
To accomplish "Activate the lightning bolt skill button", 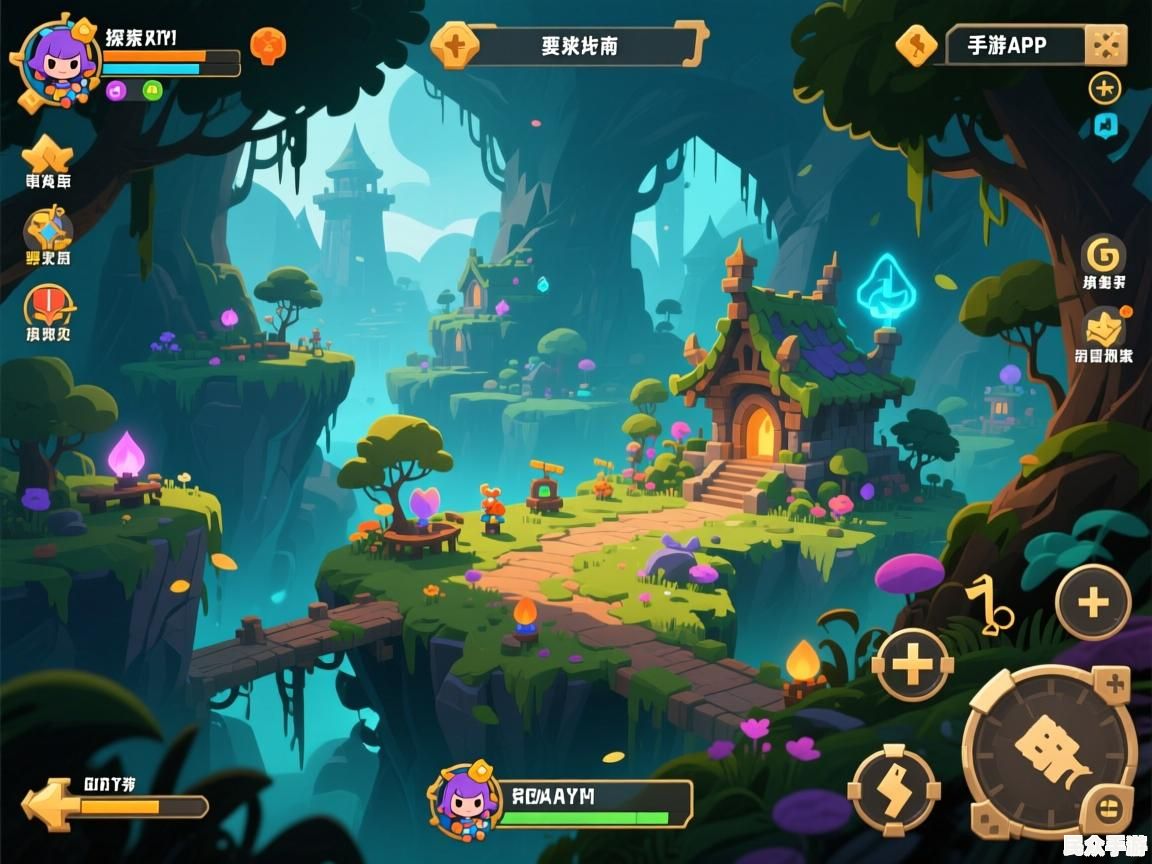I will (x=894, y=790).
